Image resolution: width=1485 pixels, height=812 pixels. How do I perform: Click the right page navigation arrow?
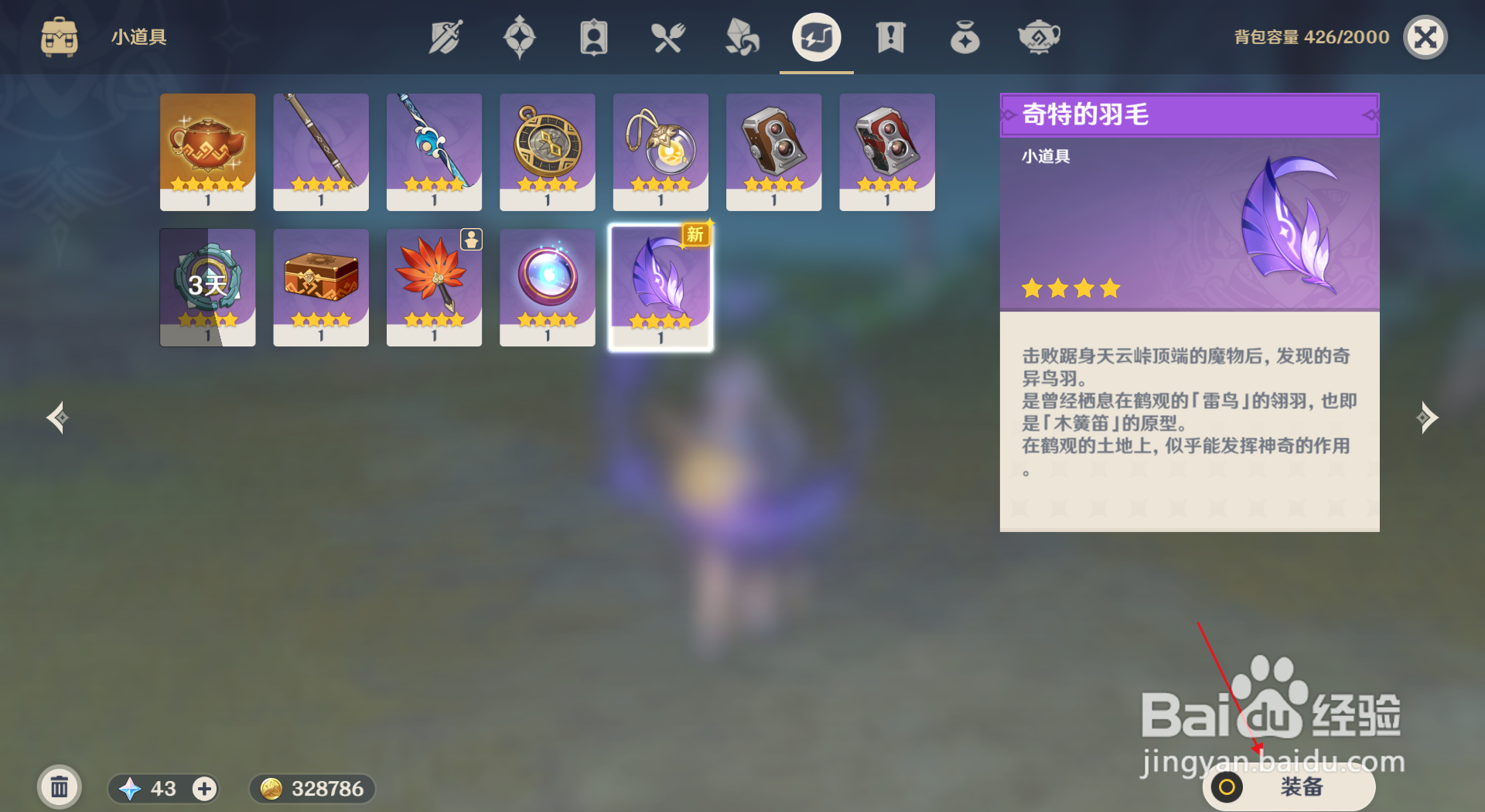click(1429, 418)
